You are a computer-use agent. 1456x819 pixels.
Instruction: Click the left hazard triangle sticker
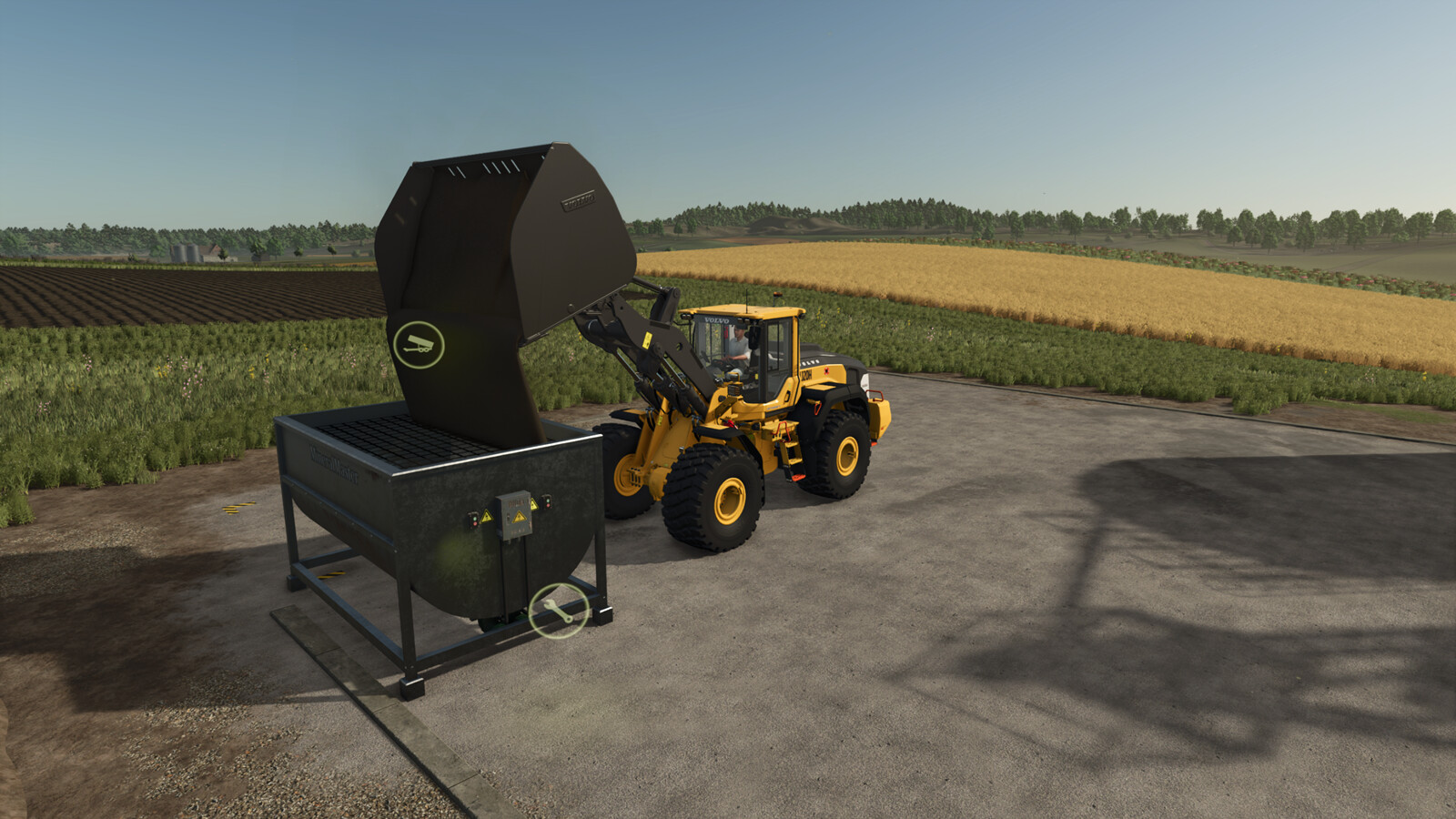pos(487,516)
